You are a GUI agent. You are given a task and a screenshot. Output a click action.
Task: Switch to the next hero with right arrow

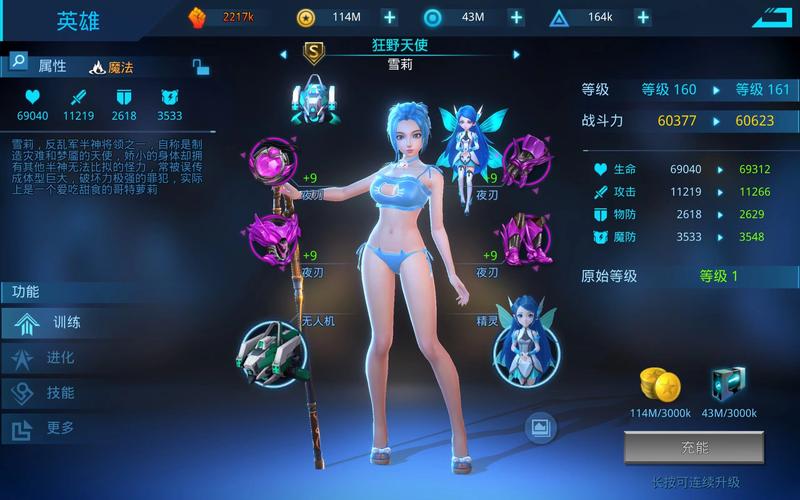click(517, 54)
